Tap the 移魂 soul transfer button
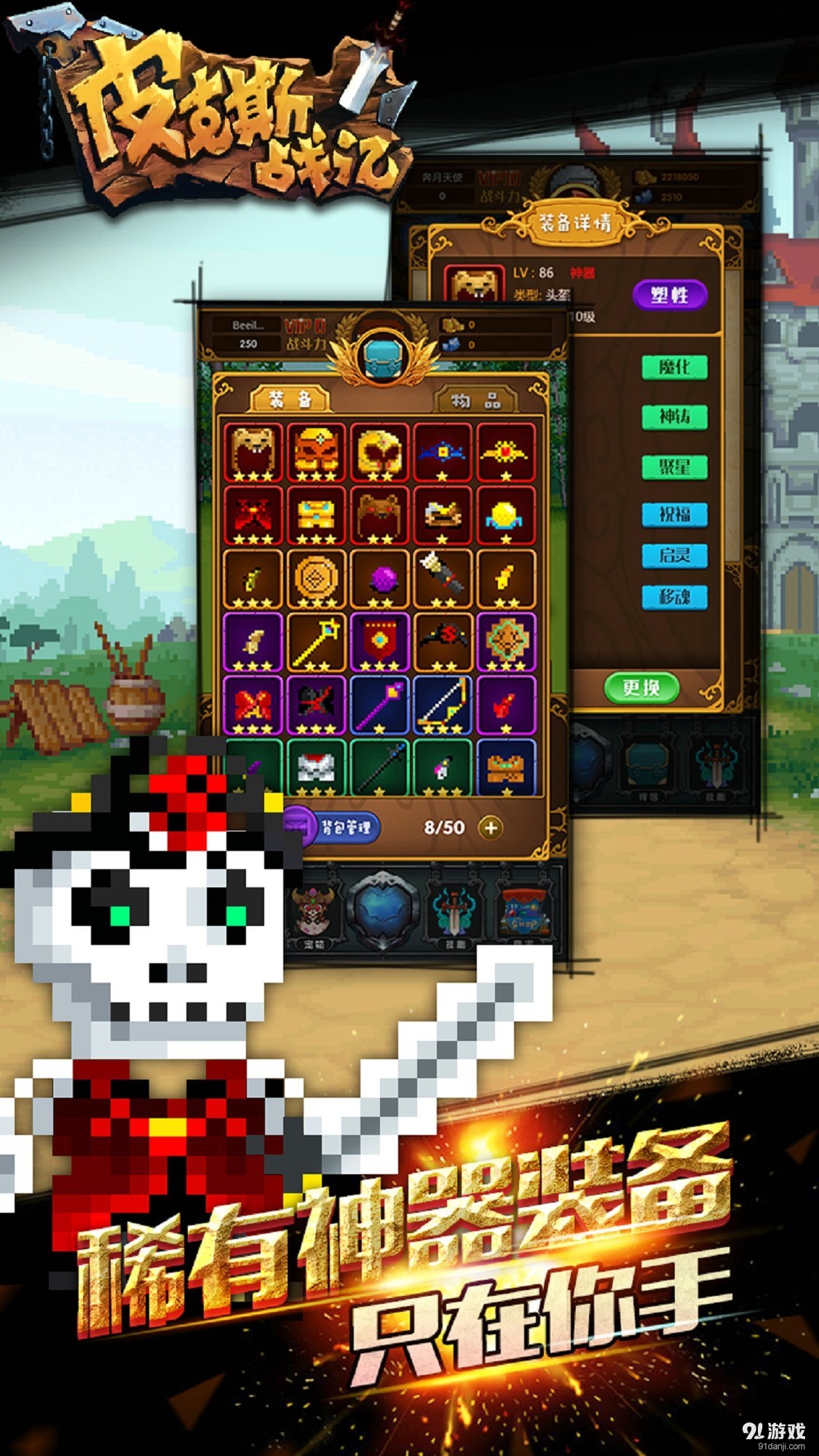Viewport: 819px width, 1456px height. 674,597
